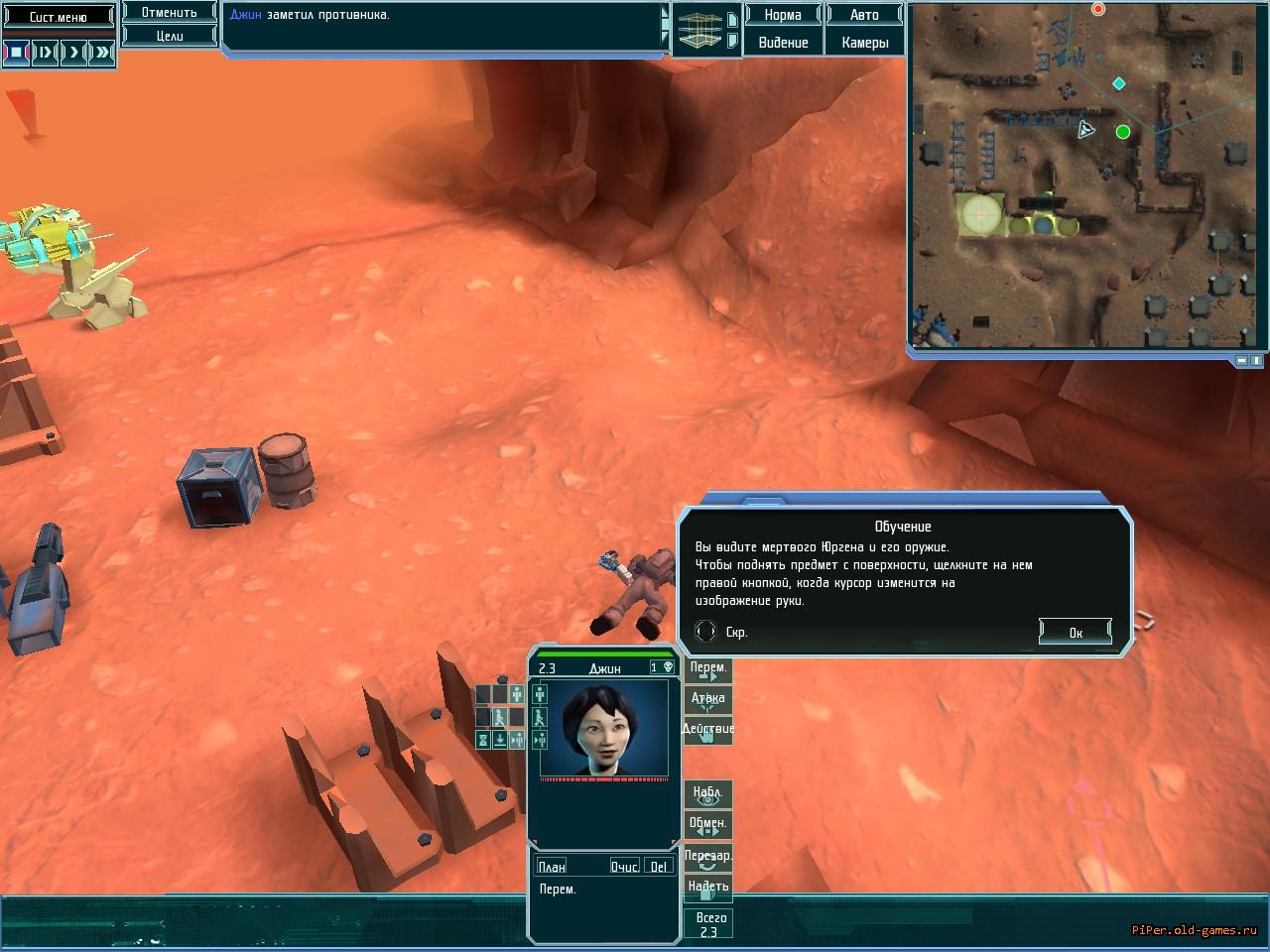Click the Надеть equip button
The height and width of the screenshot is (952, 1270).
click(x=708, y=888)
